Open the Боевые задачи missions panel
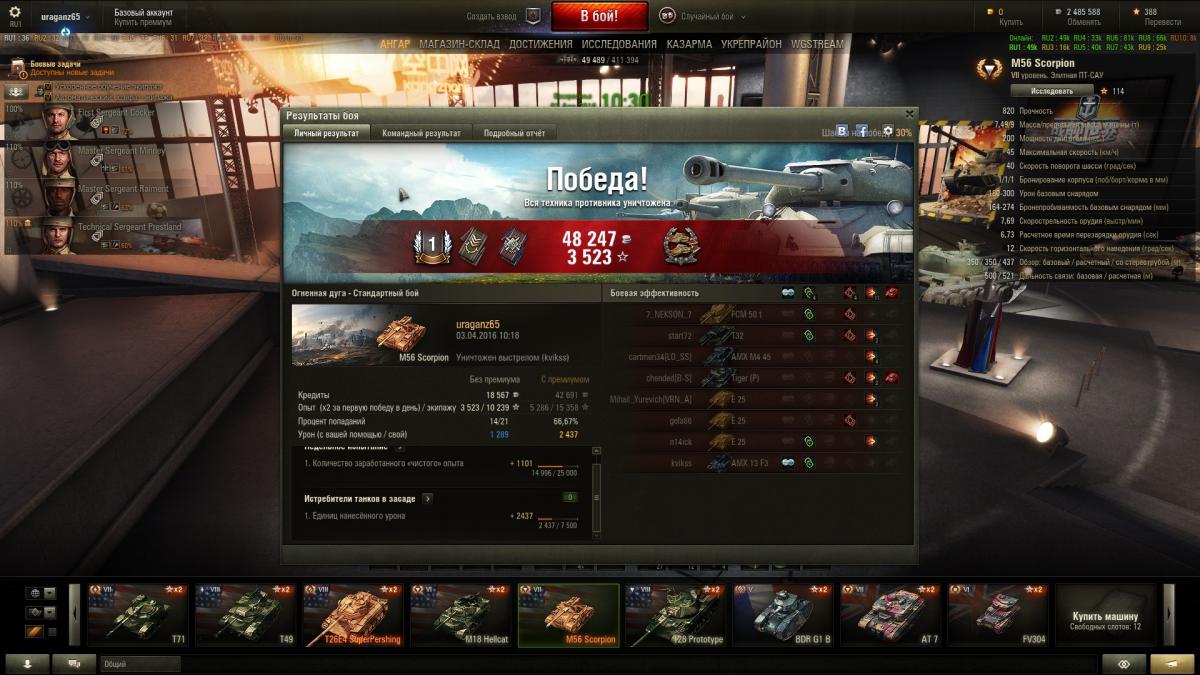Viewport: 1200px width, 675px height. [48, 64]
